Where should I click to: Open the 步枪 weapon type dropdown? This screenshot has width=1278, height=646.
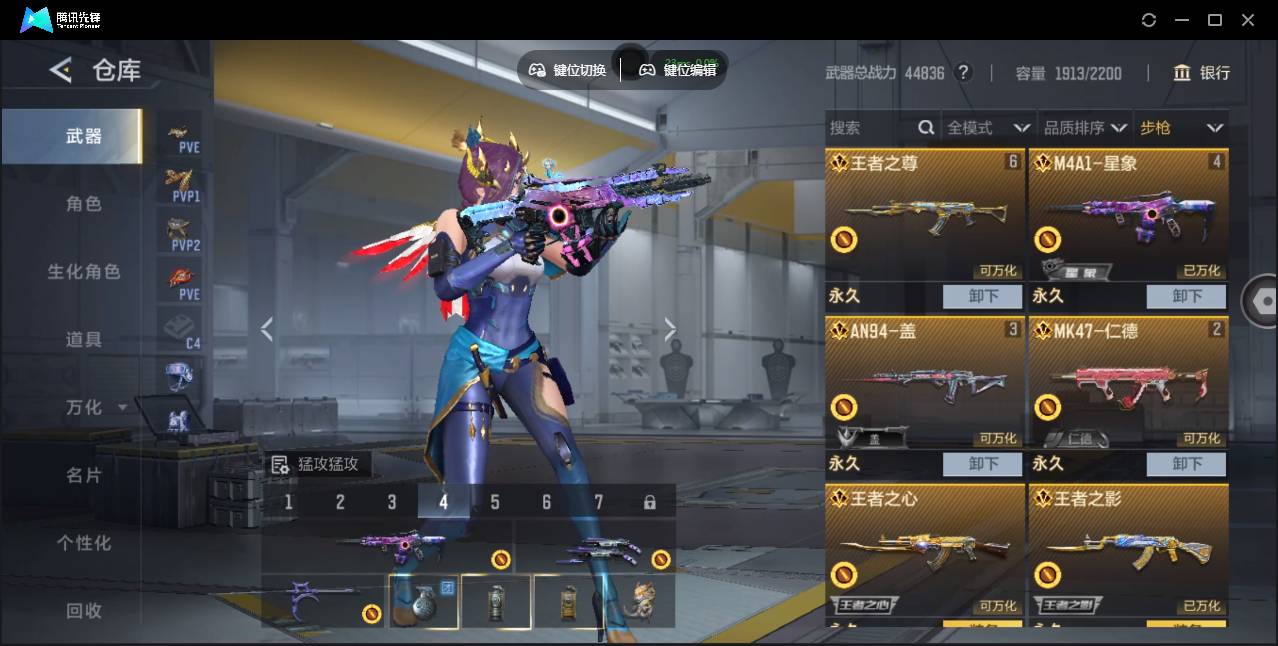click(1181, 128)
